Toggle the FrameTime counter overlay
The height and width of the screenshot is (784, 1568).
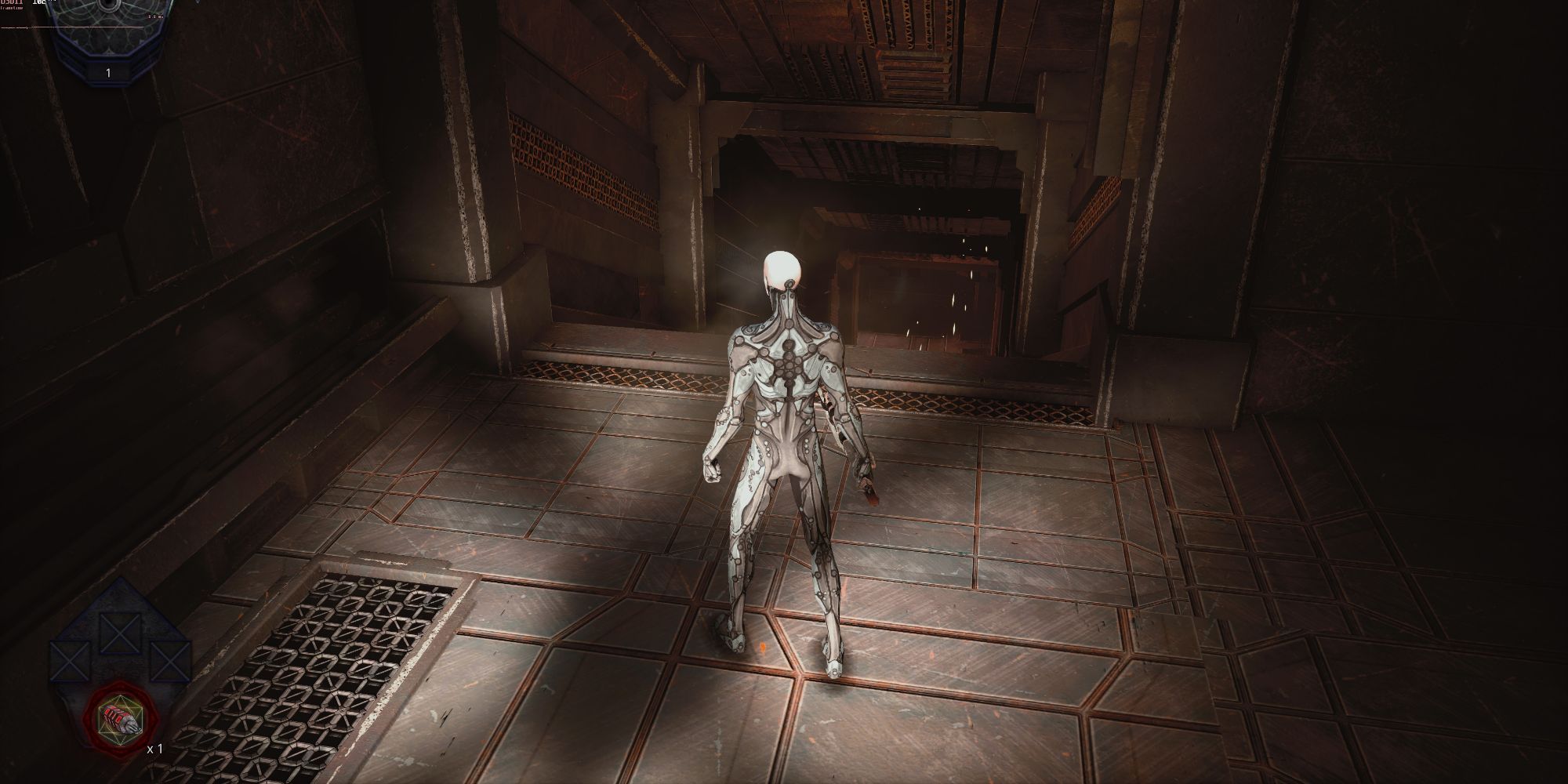point(12,9)
